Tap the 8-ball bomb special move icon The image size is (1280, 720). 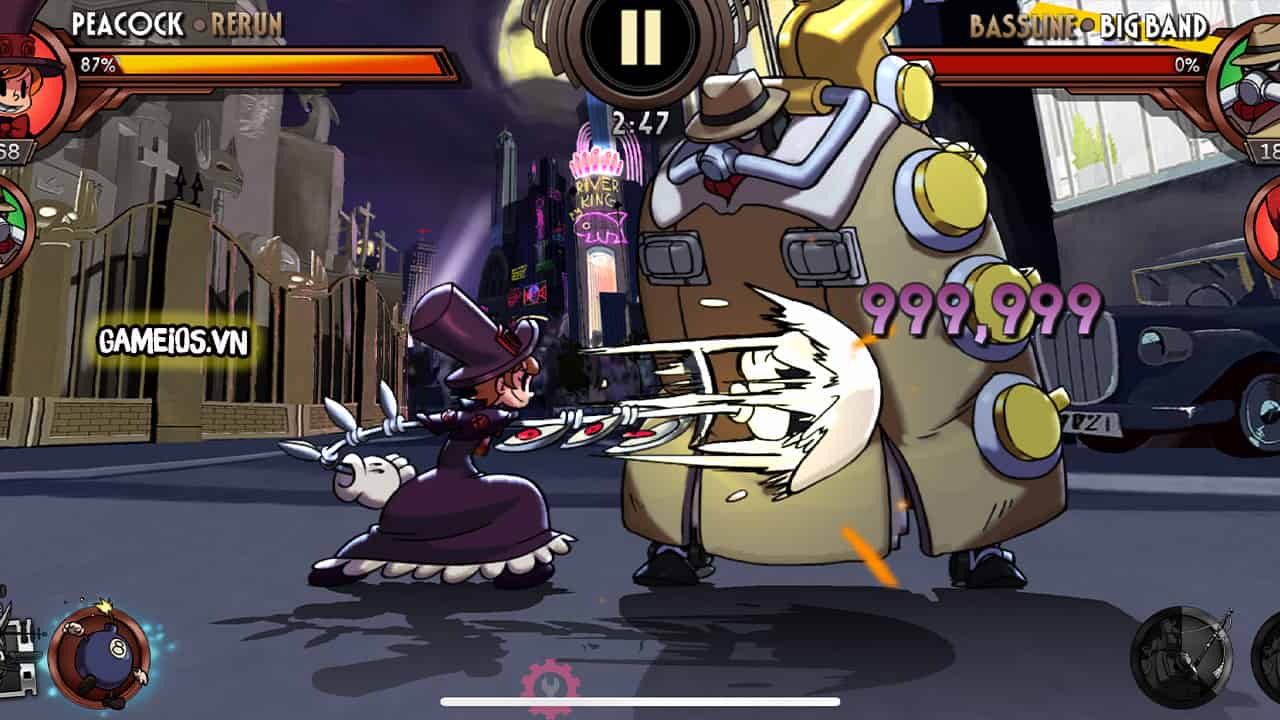tap(100, 655)
